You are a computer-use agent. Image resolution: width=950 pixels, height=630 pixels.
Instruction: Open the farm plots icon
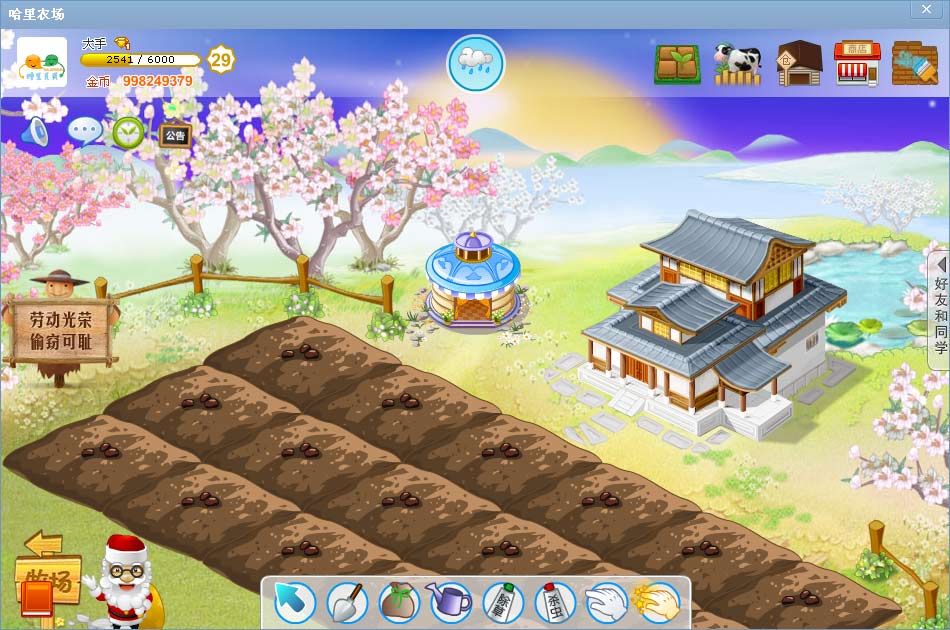pos(677,64)
